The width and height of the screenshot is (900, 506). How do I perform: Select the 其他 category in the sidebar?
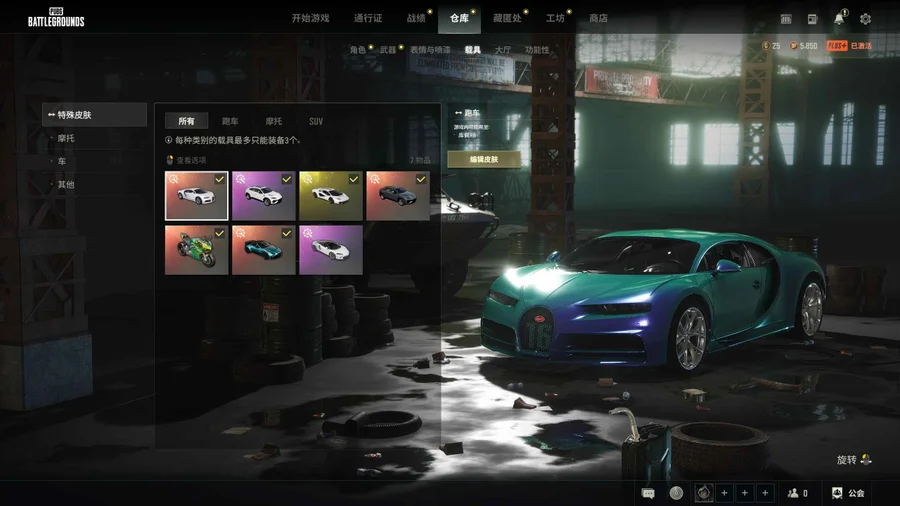pyautogui.click(x=66, y=184)
